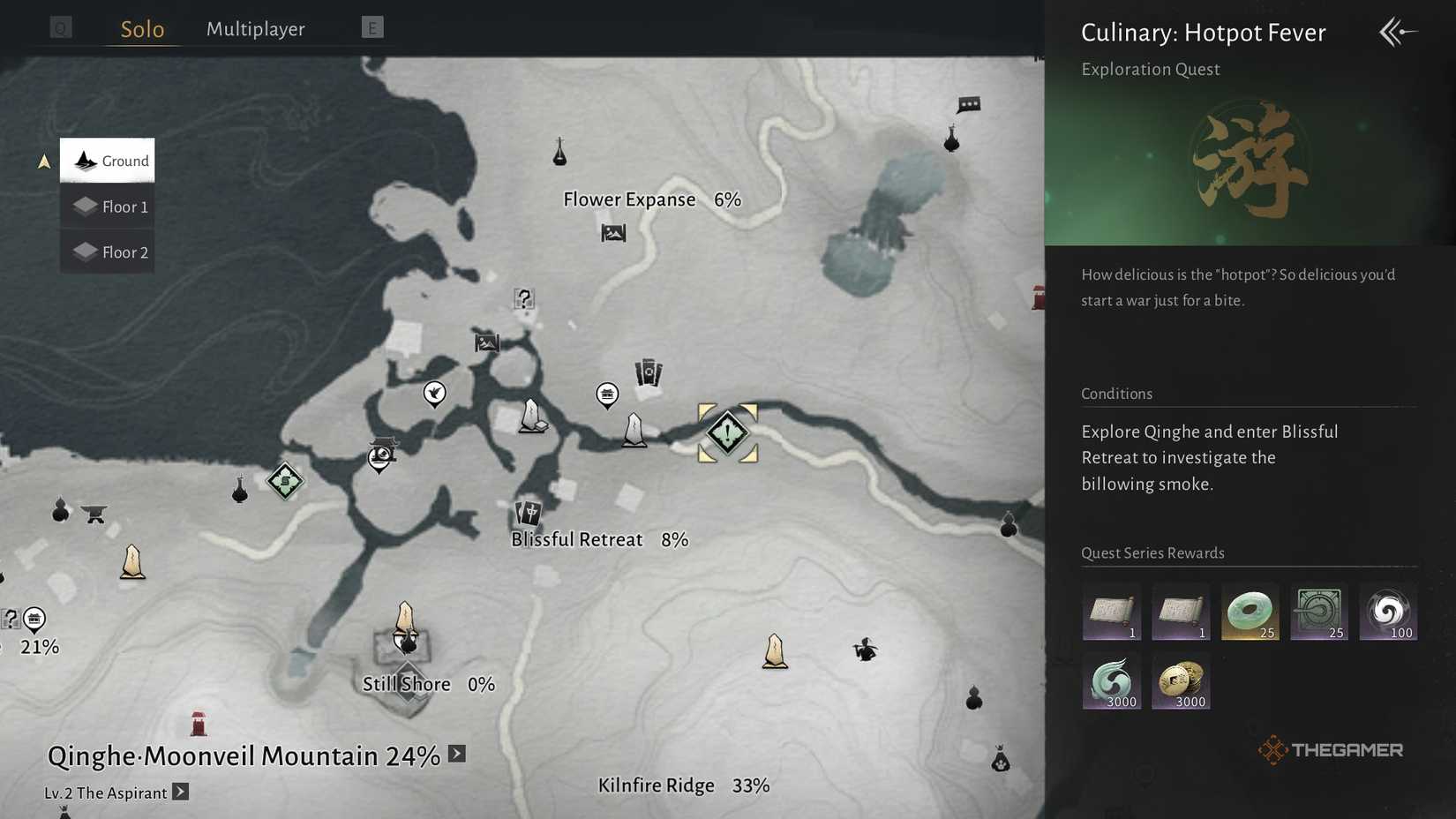Switch to the Multiplayer tab
Screen dimensions: 1456x819
pos(255,28)
